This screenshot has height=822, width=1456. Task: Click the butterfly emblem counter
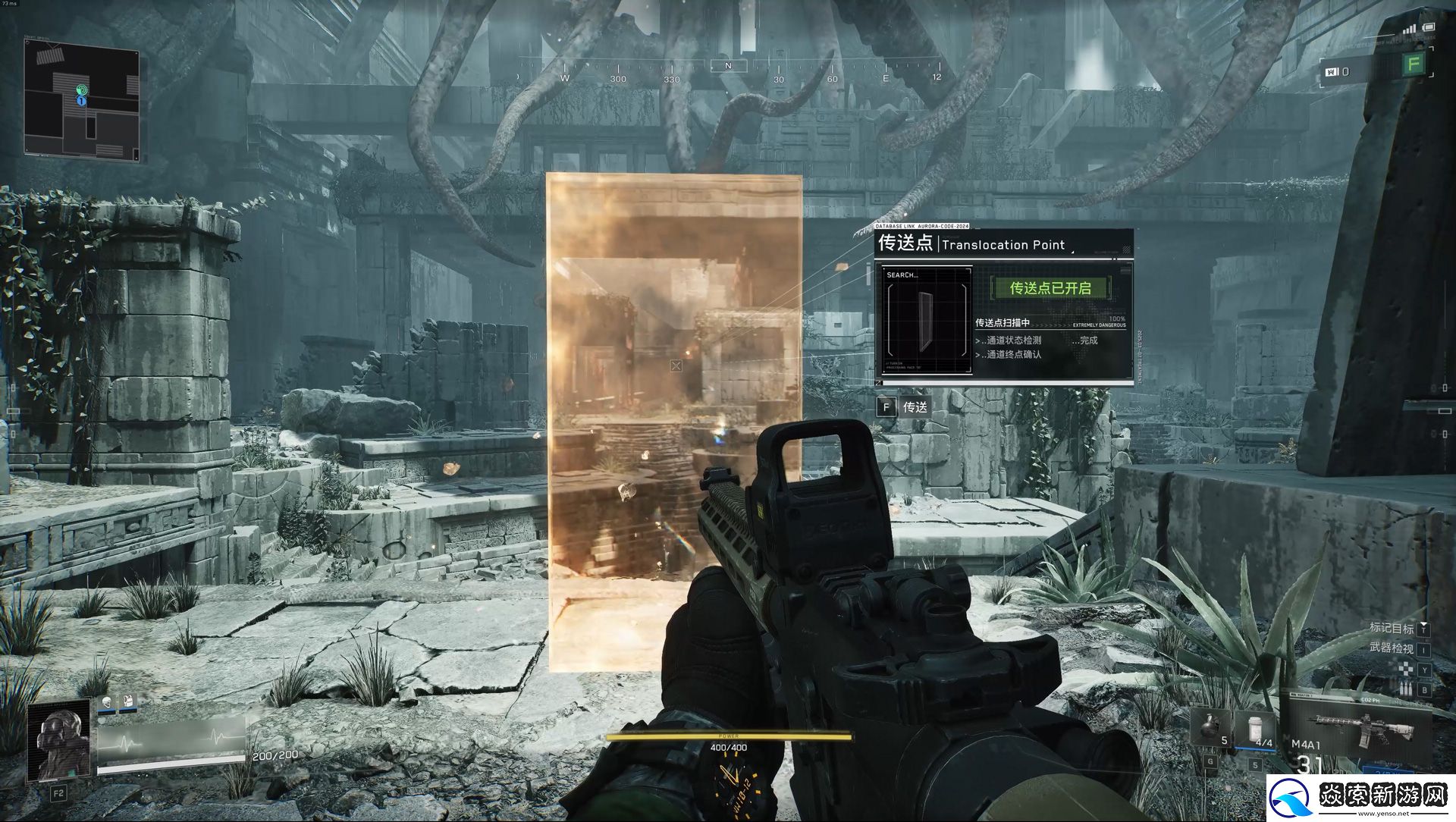[x=1336, y=72]
